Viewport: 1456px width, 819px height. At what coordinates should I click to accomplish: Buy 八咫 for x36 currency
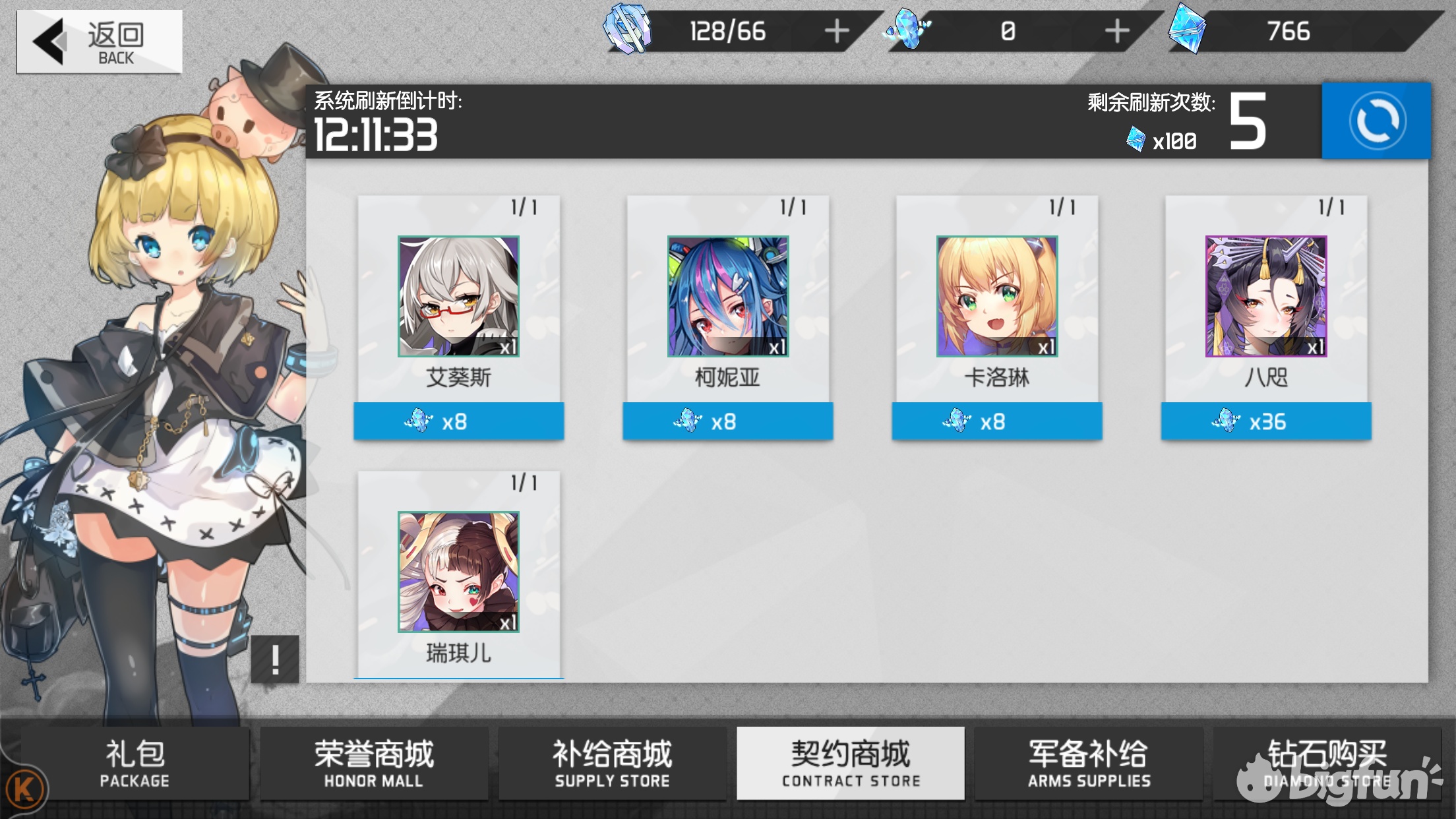(x=1266, y=421)
